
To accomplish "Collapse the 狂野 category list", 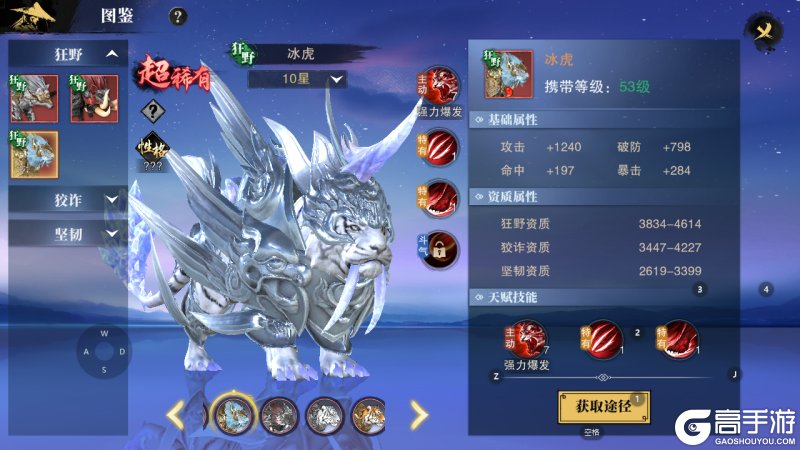I will point(112,53).
